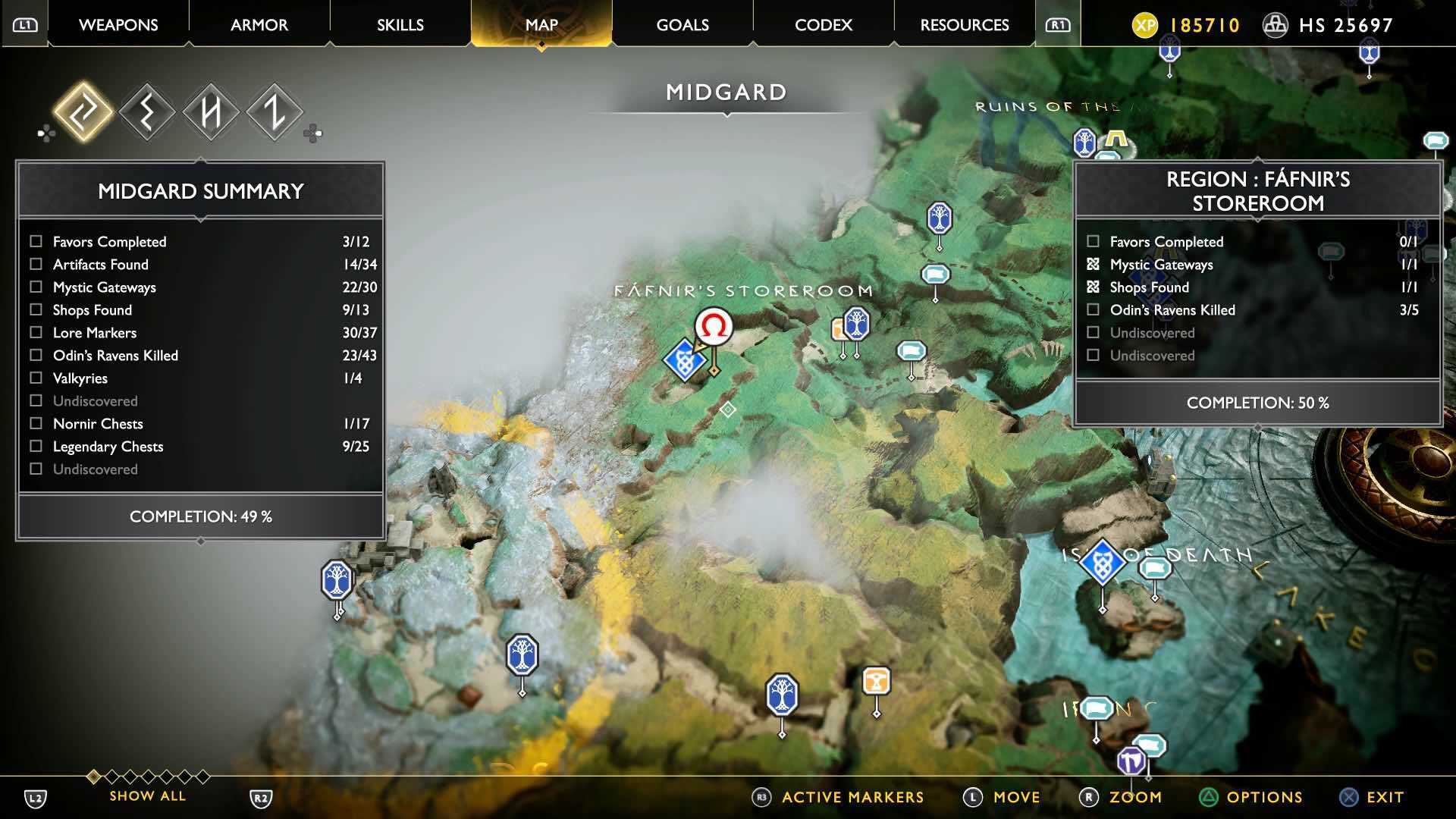The height and width of the screenshot is (819, 1456).
Task: Click the hourglass marker near Iron Cove
Action: (877, 681)
